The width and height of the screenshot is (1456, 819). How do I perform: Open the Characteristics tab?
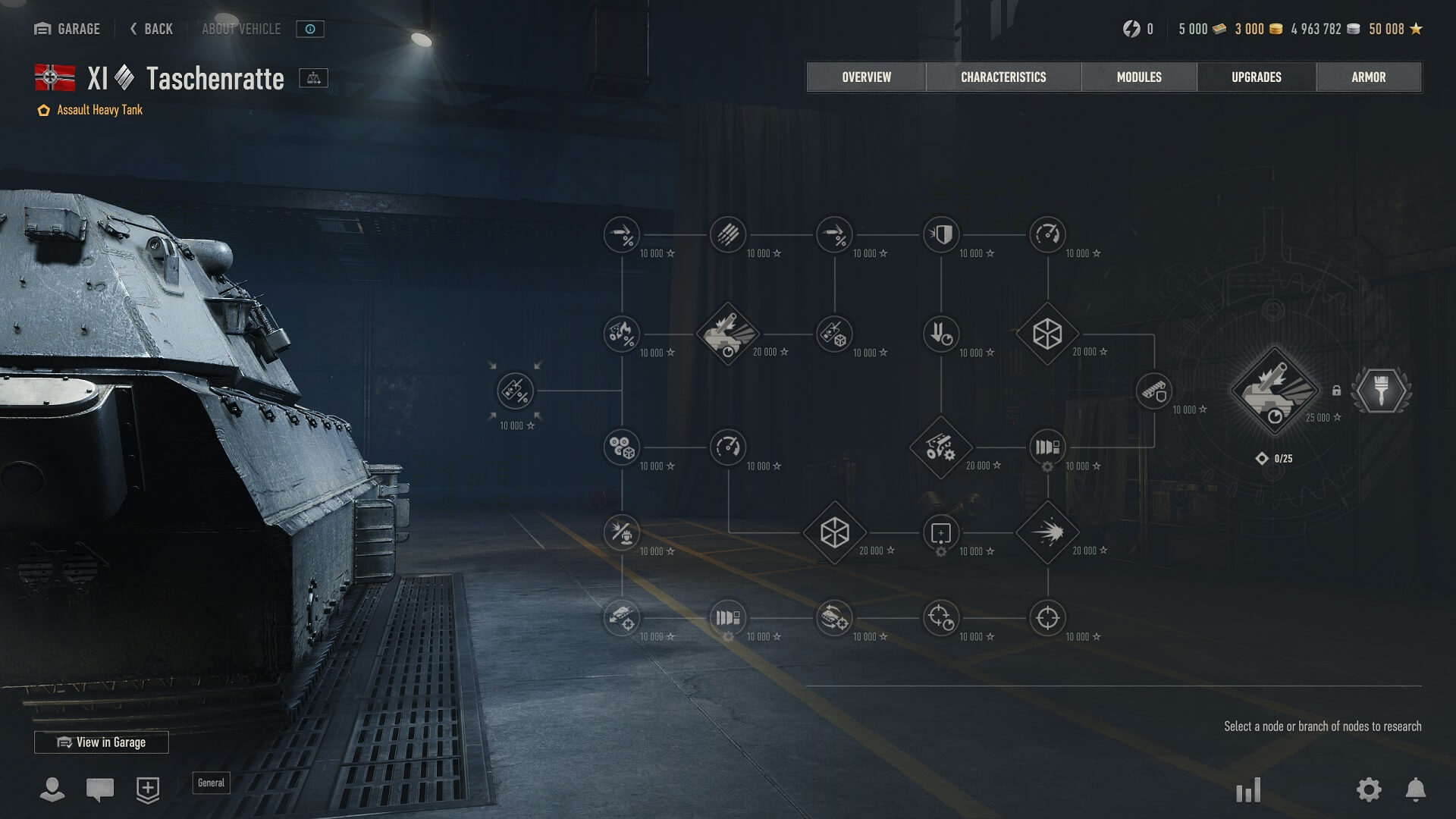(1003, 77)
